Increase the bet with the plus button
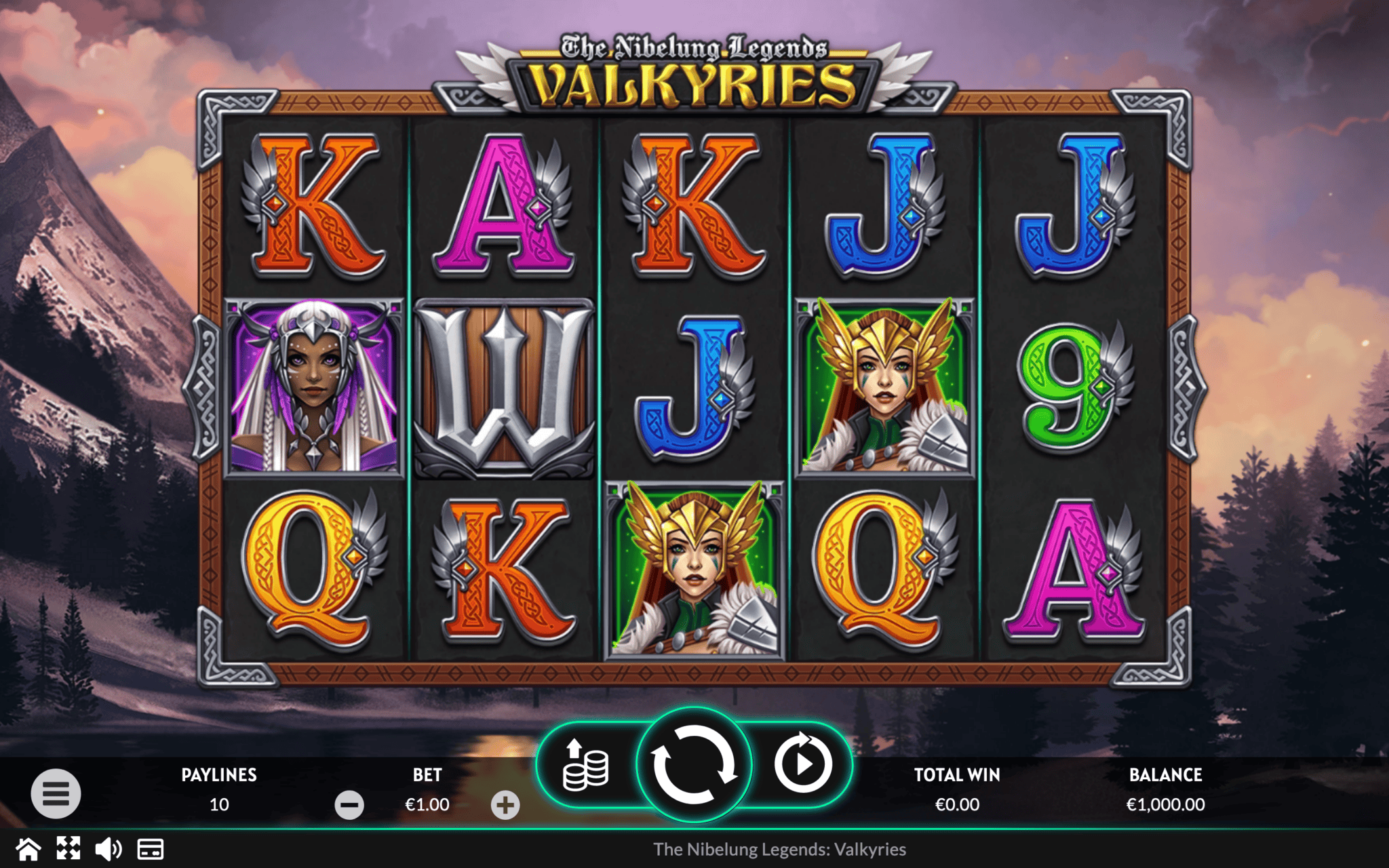1389x868 pixels. point(505,805)
